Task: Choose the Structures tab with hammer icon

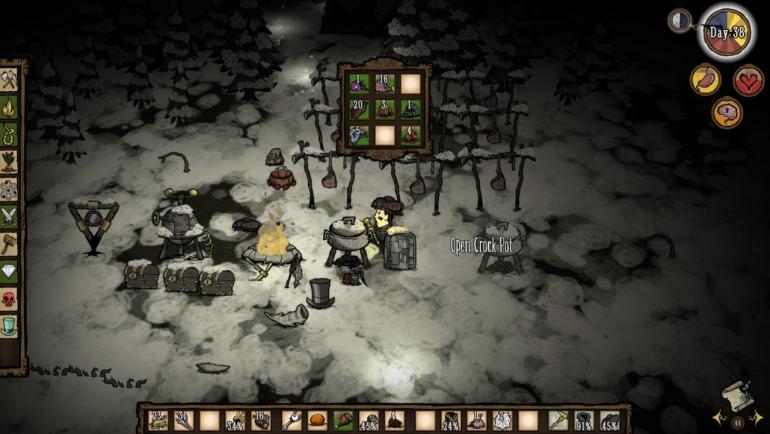Action: [10, 243]
